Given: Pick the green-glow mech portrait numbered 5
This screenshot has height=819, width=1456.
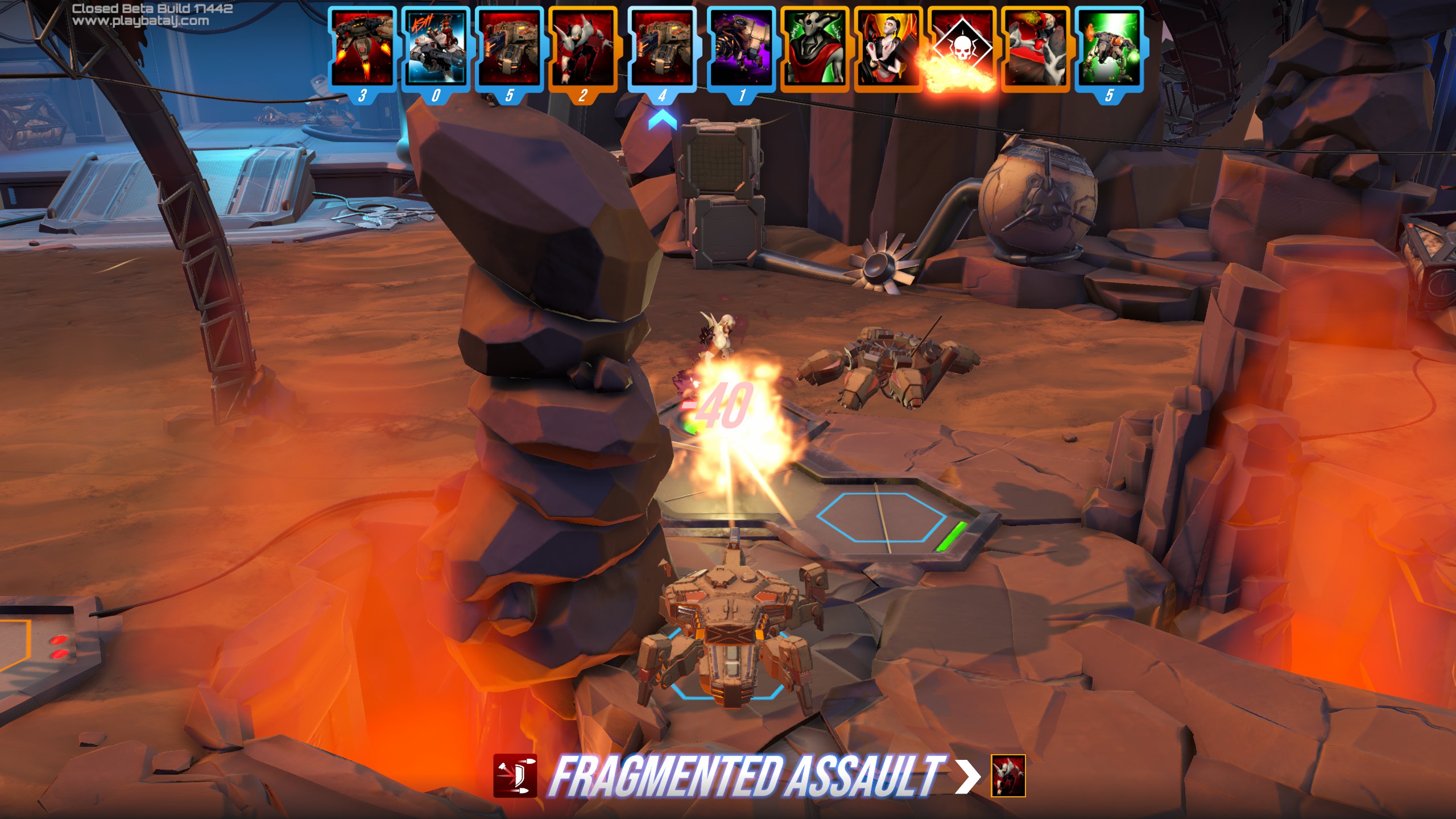Looking at the screenshot, I should click(1109, 49).
